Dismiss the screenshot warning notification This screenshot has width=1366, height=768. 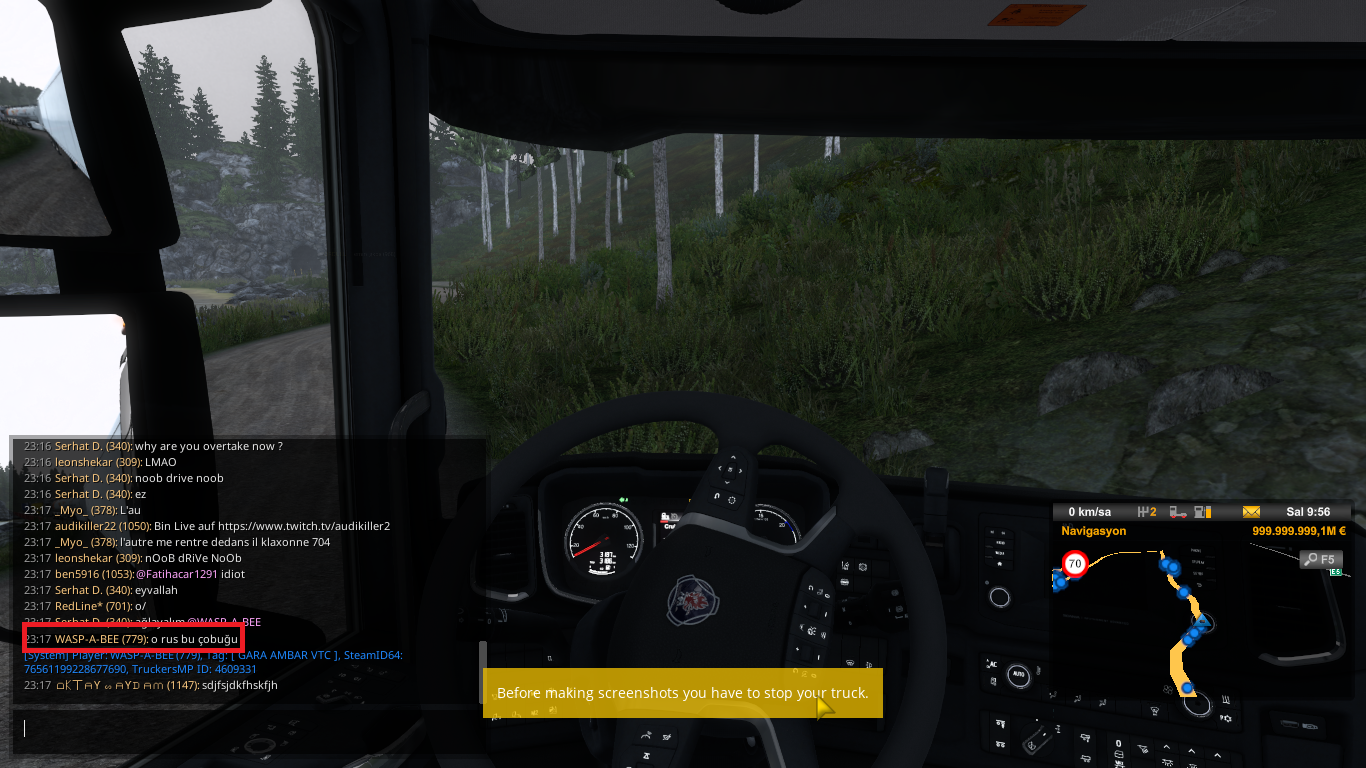tap(682, 693)
